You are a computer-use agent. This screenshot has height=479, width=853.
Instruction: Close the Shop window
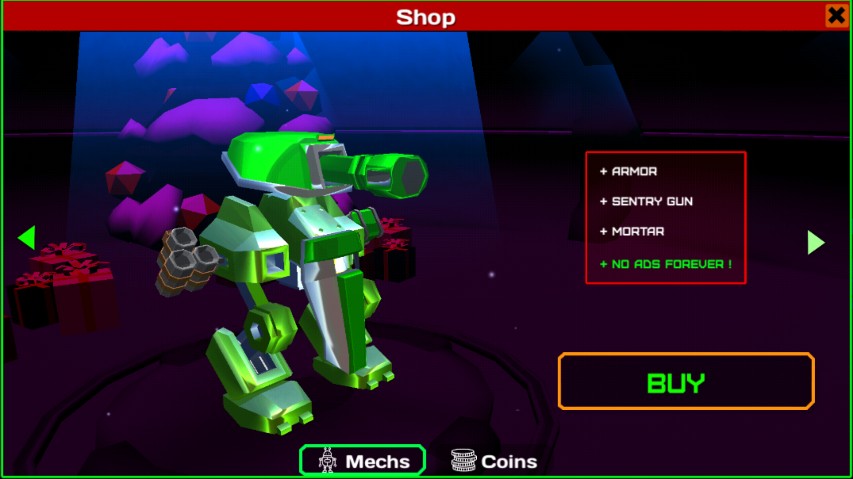(x=836, y=16)
